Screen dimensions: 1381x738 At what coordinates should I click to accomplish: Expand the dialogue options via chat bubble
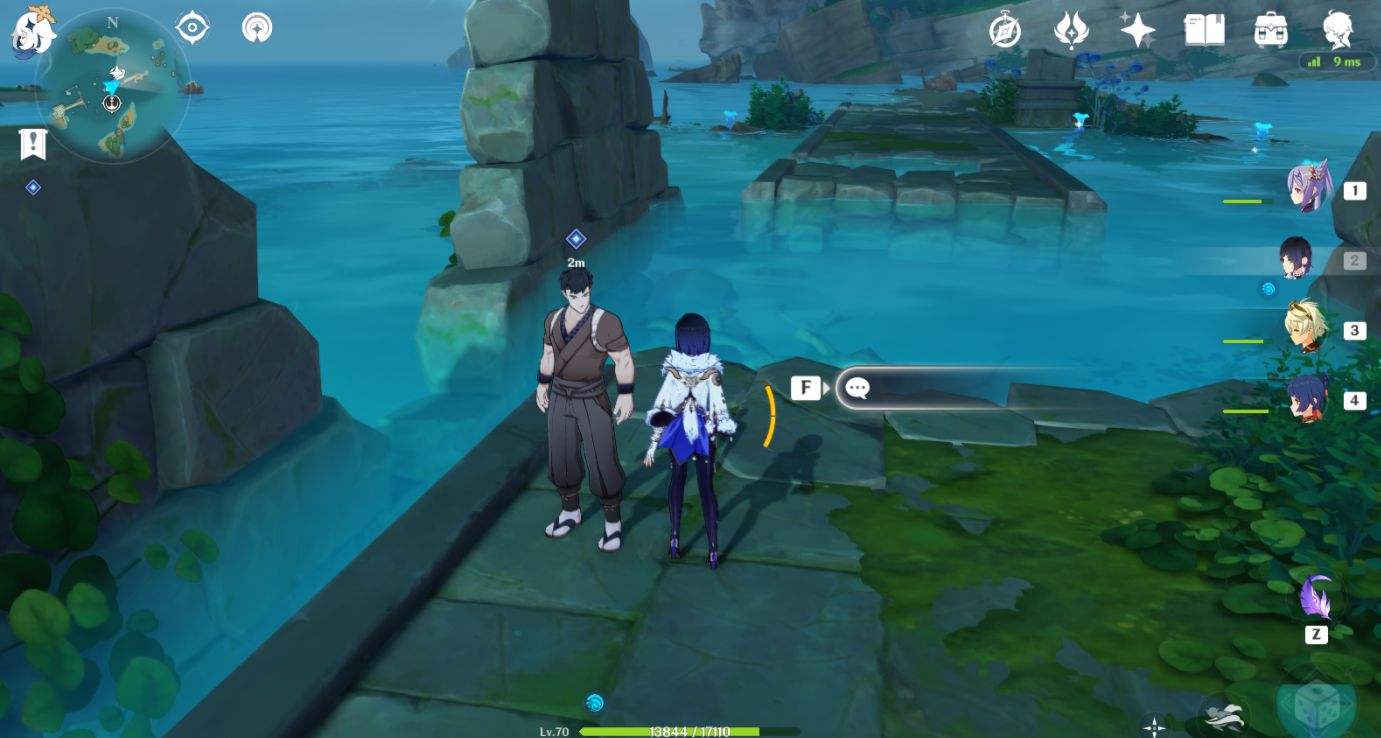point(857,388)
